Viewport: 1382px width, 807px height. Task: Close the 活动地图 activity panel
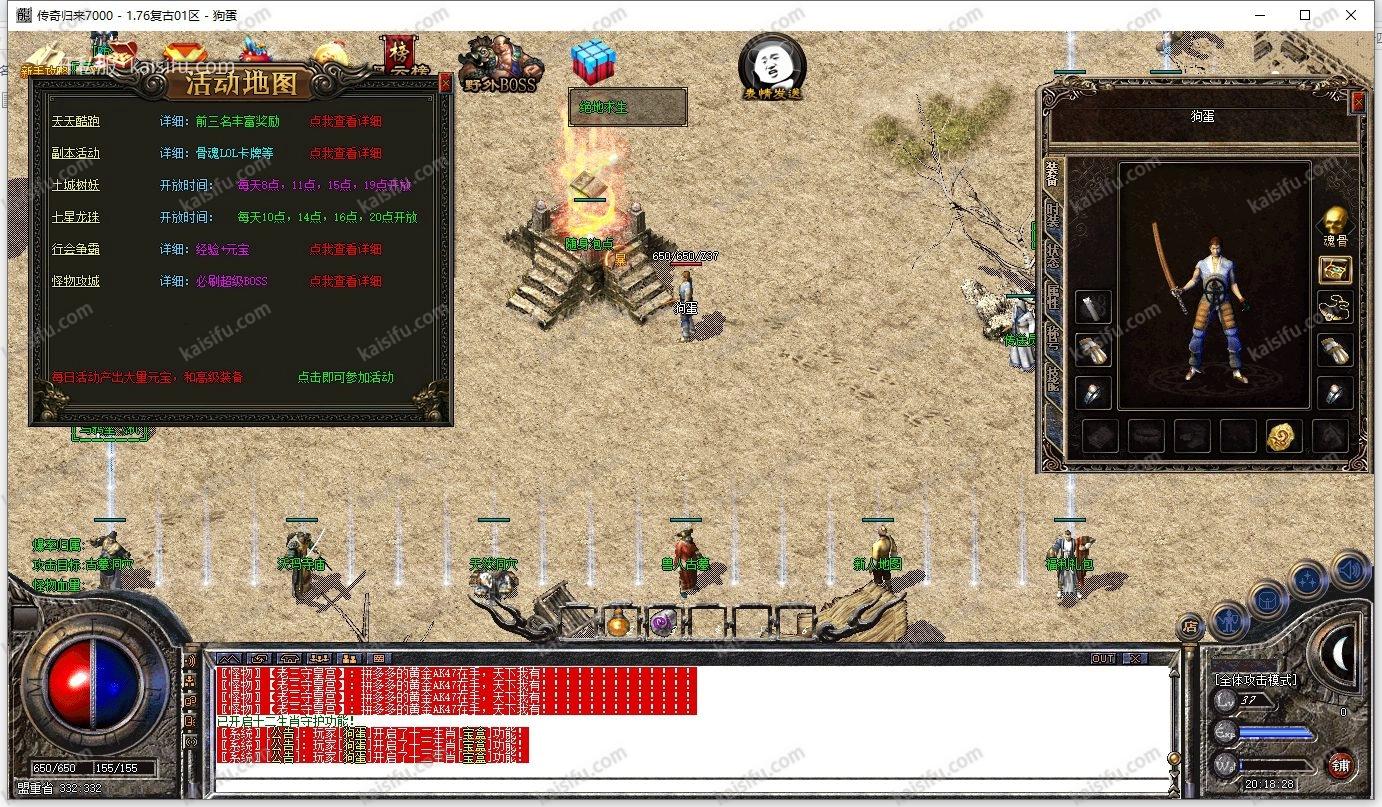pos(445,83)
